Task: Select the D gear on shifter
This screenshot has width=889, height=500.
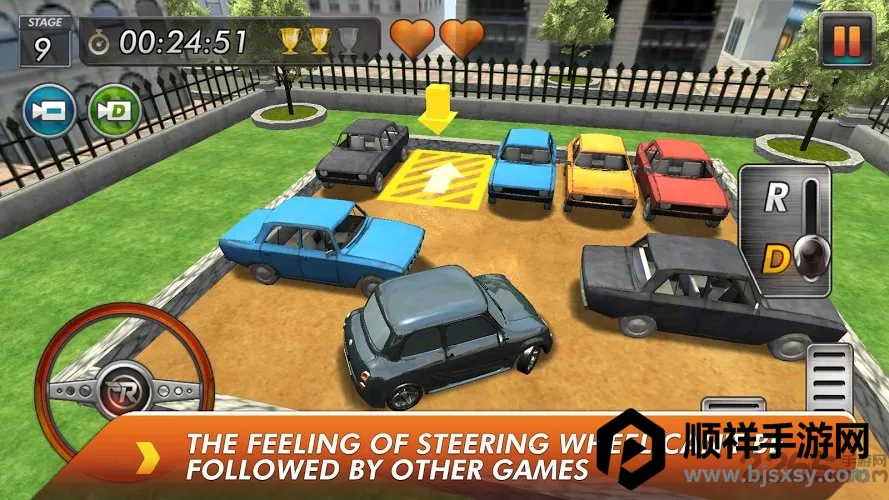Action: coord(776,259)
